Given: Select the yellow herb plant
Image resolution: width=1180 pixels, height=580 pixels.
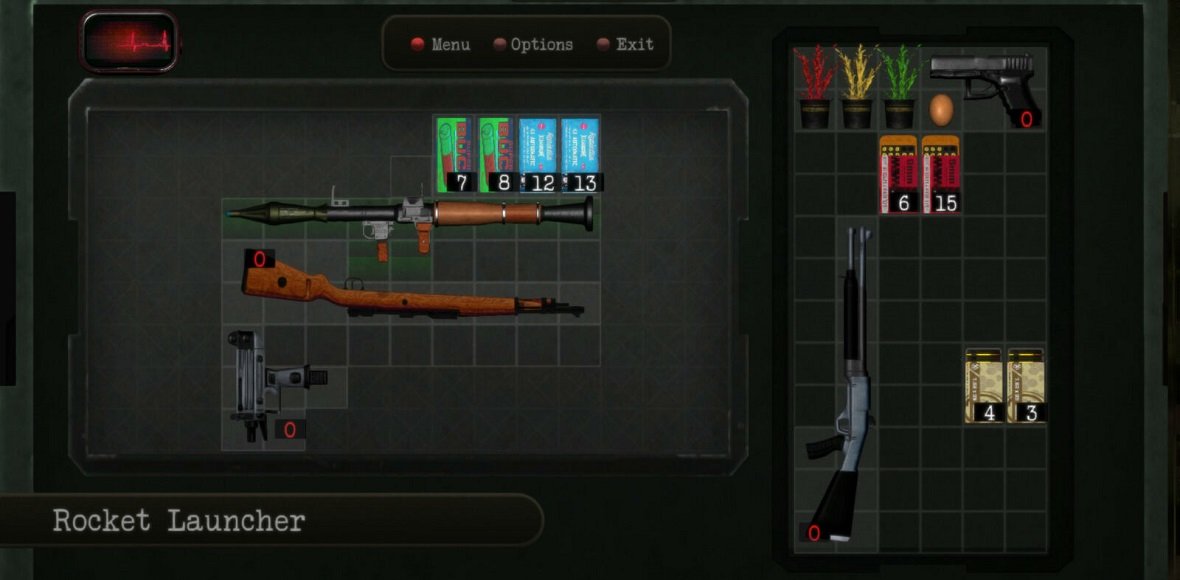Looking at the screenshot, I should 857,86.
